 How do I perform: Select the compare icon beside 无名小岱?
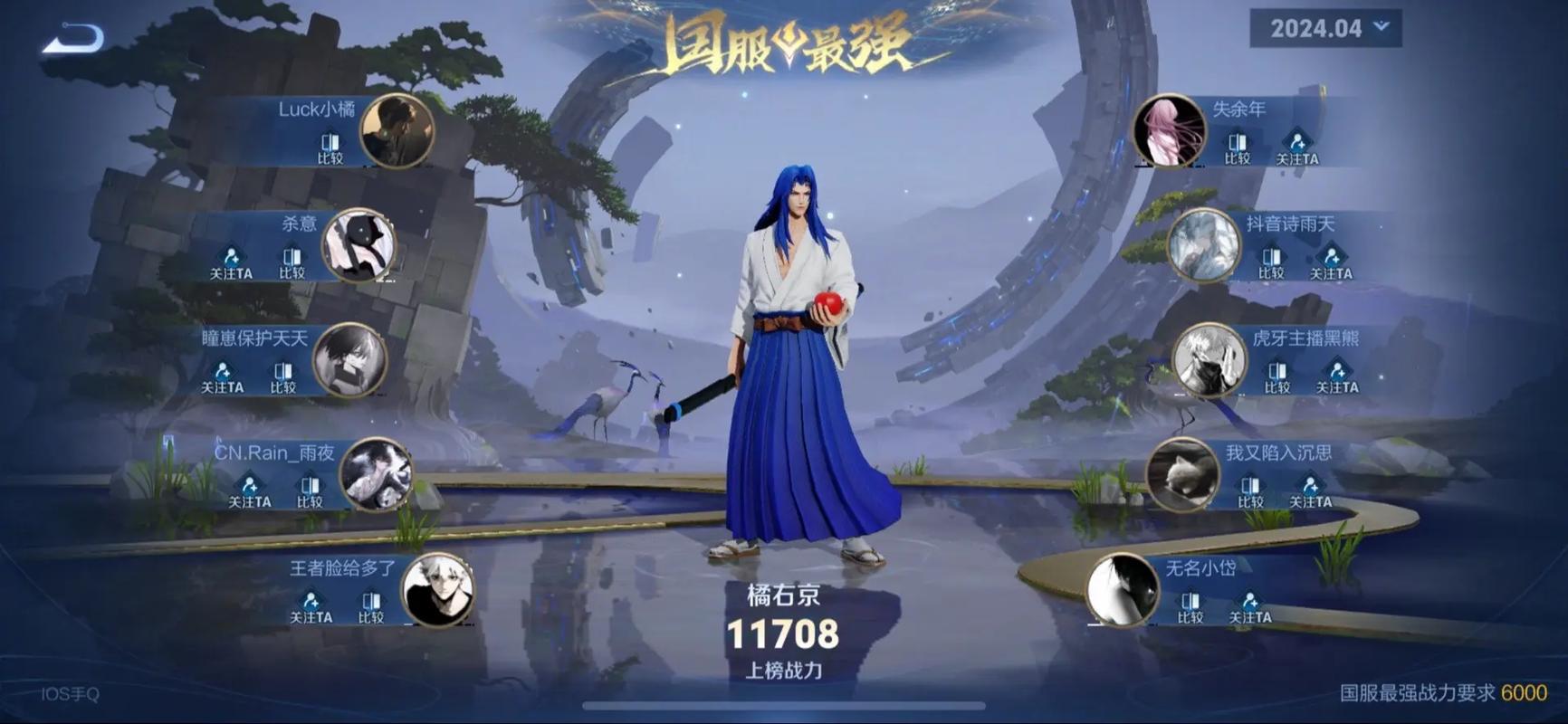coord(1190,598)
